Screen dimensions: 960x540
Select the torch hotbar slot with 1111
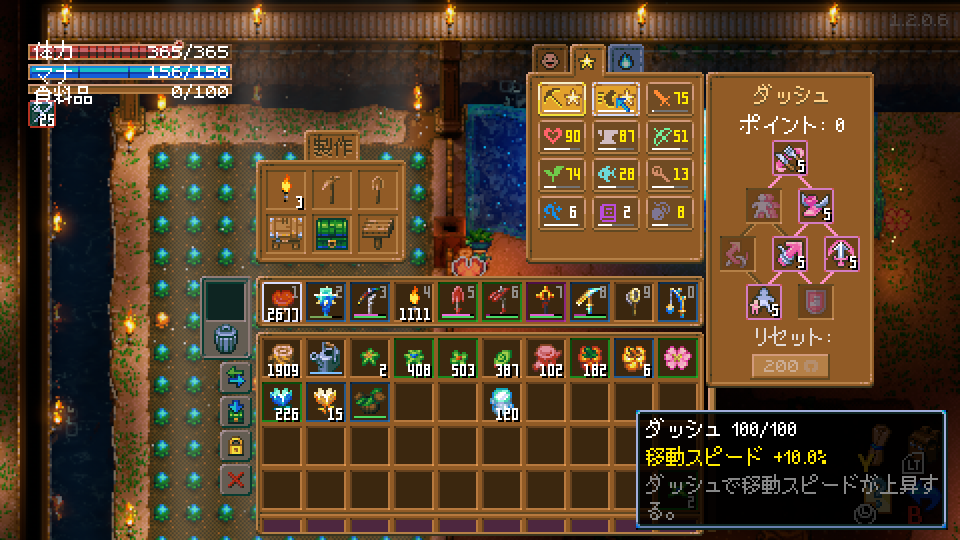[x=413, y=301]
